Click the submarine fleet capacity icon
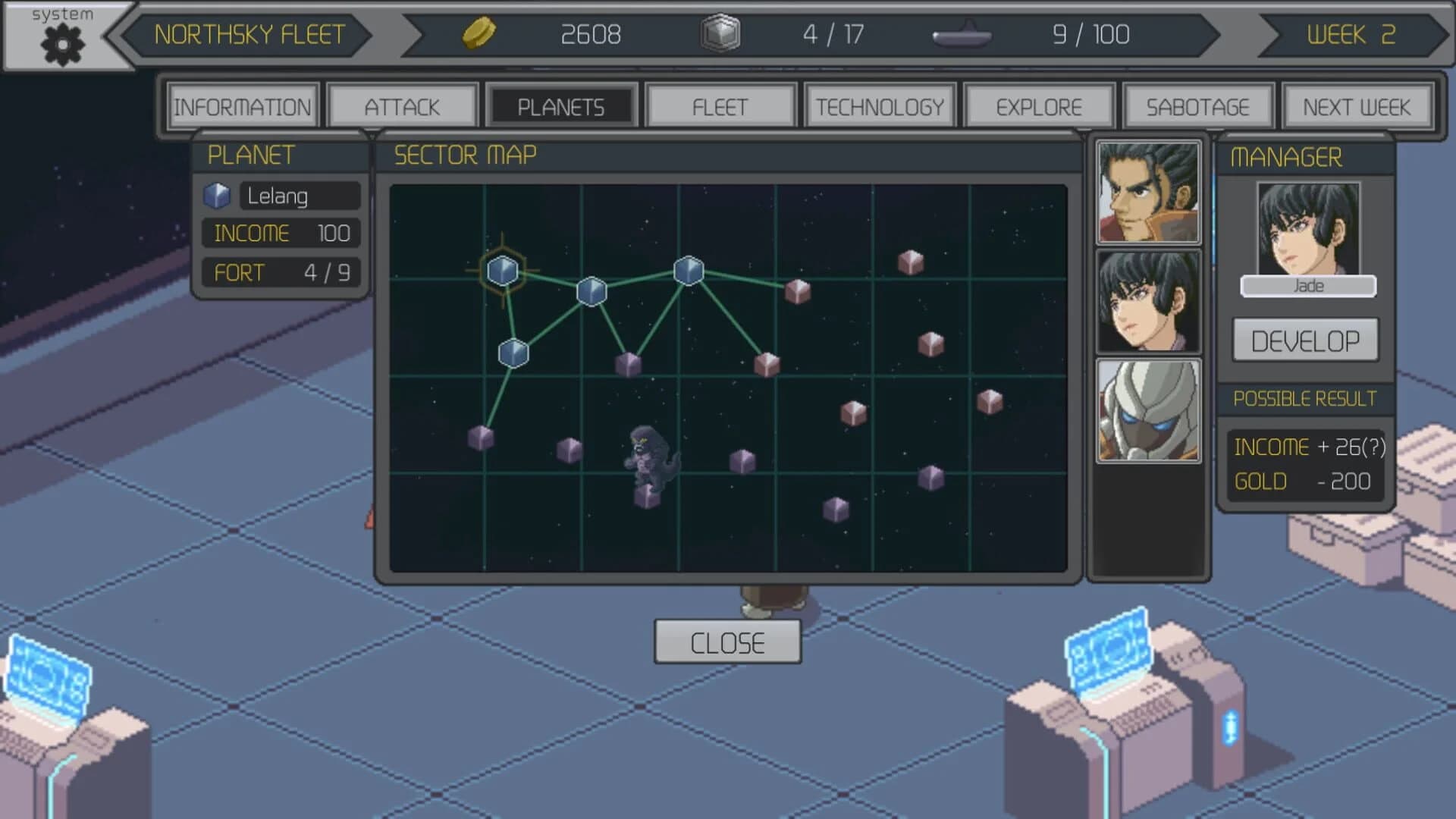The image size is (1456, 819). [962, 34]
